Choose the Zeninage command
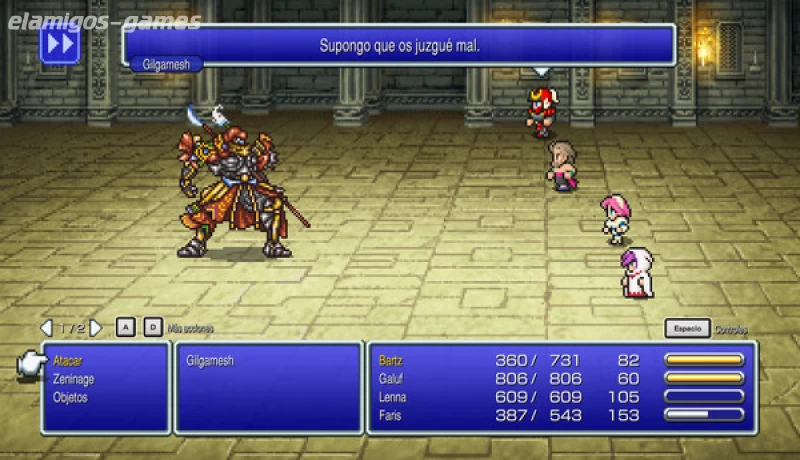The height and width of the screenshot is (460, 800). [75, 379]
